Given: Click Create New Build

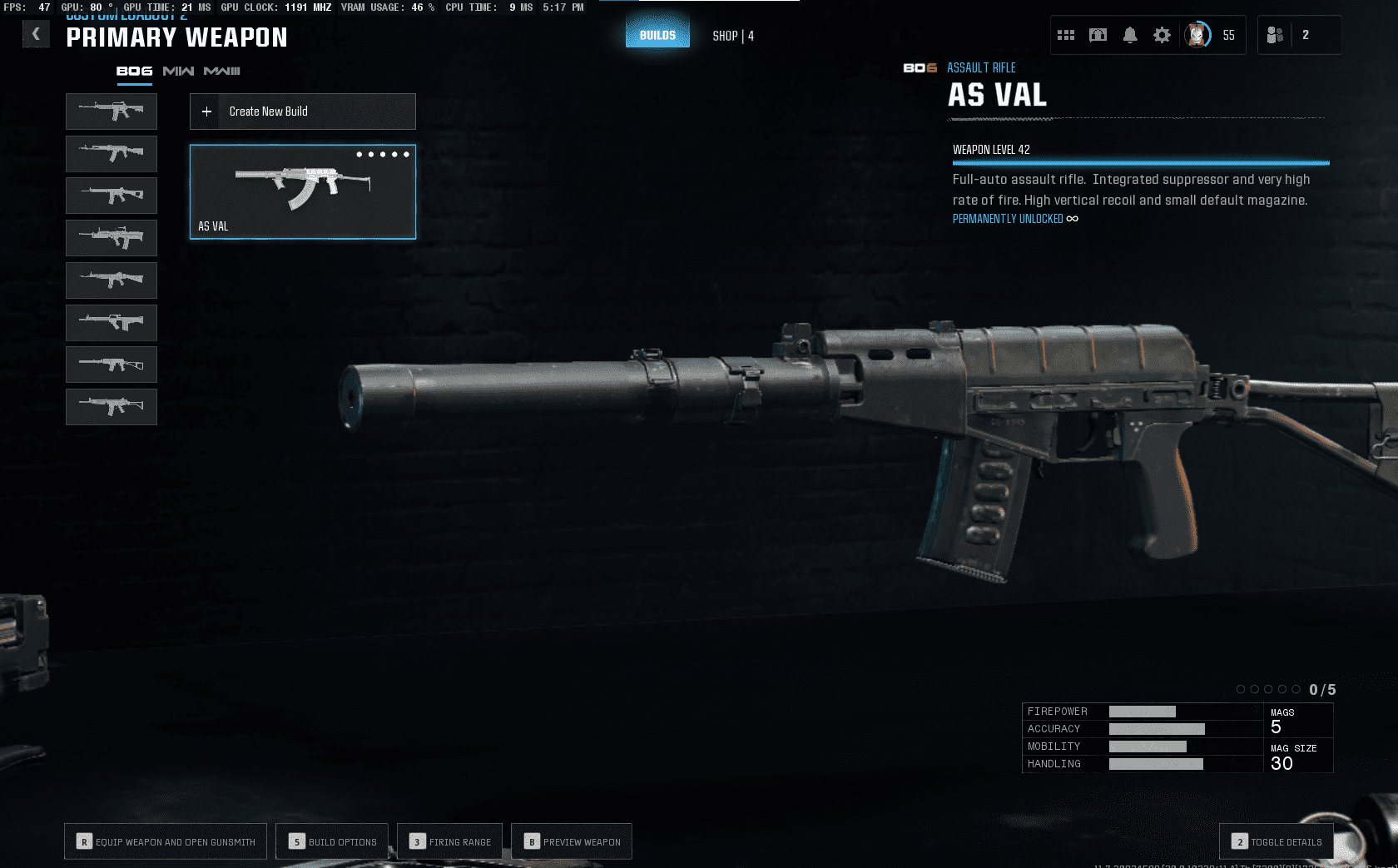Looking at the screenshot, I should [303, 112].
